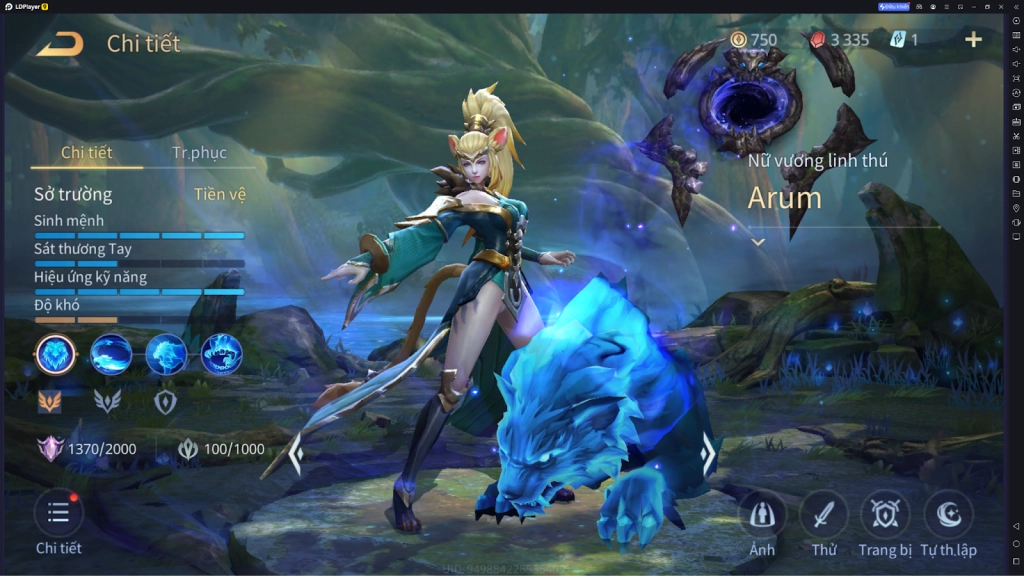Show the next hero with right arrow

(x=708, y=455)
